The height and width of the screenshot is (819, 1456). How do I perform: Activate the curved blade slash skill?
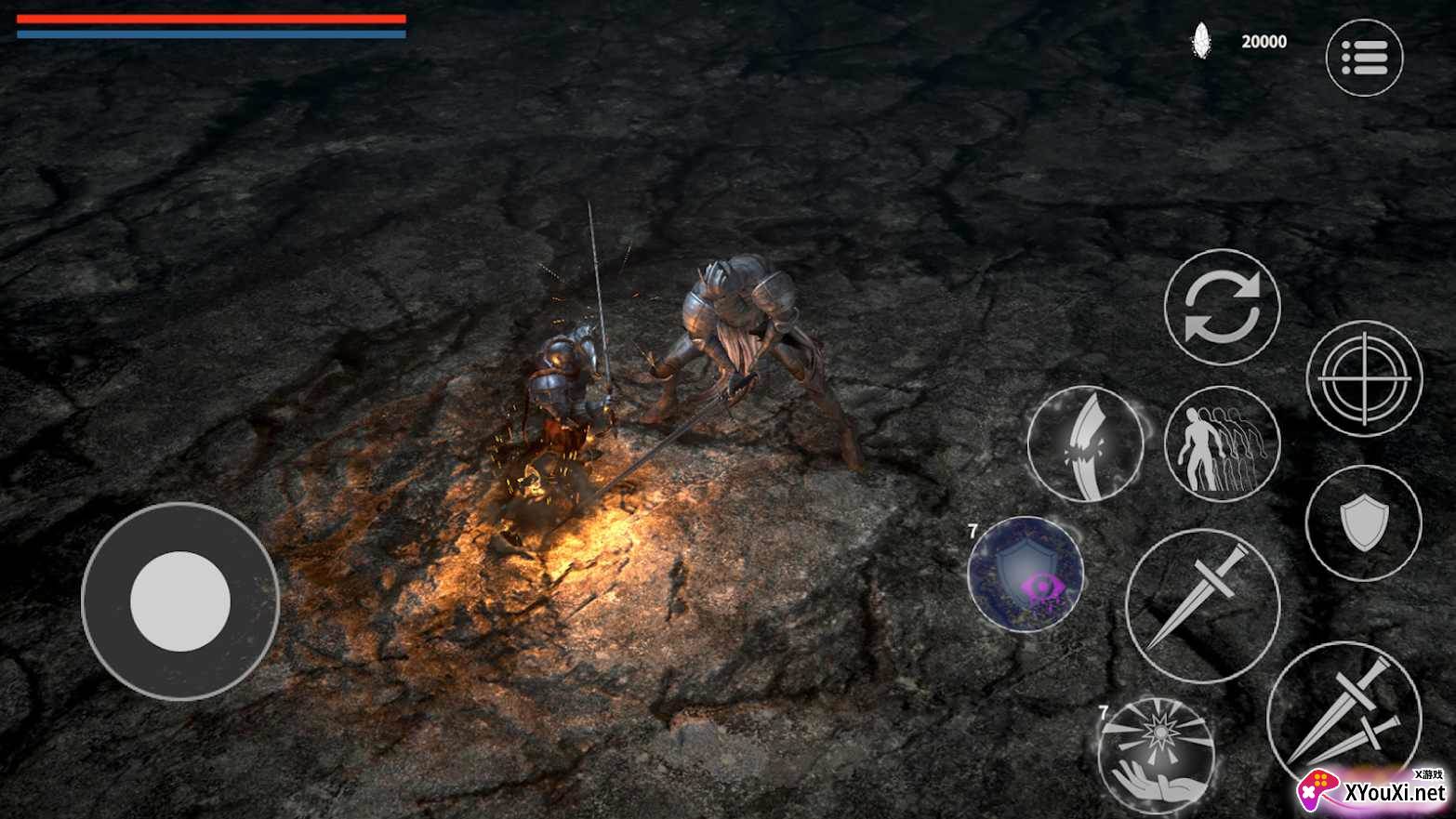pyautogui.click(x=1085, y=444)
